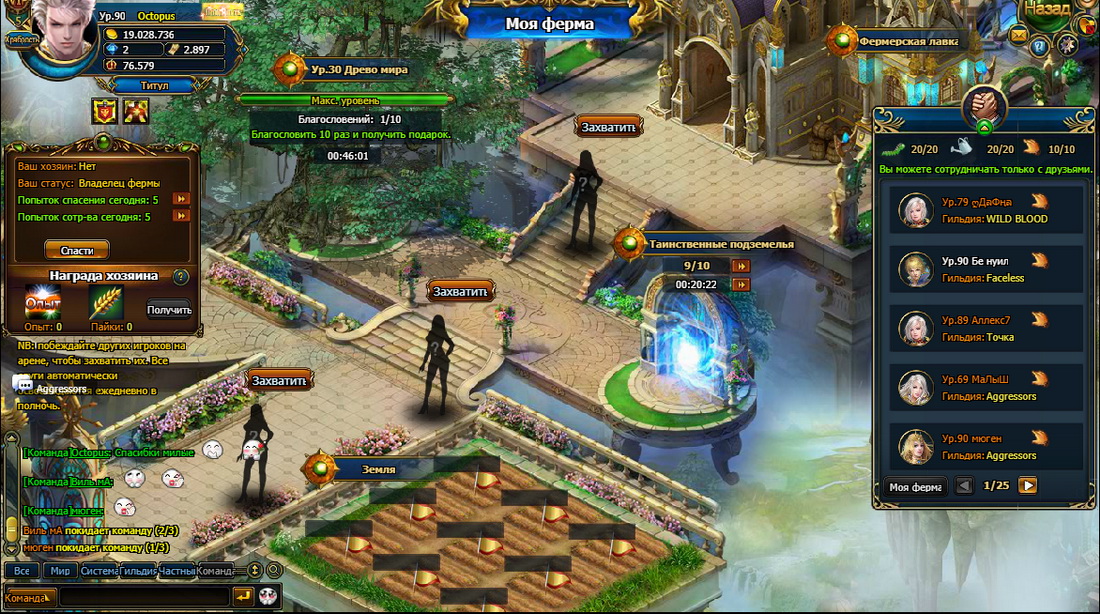The image size is (1100, 614).
Task: Claim master reward with Получить
Action: tap(169, 310)
